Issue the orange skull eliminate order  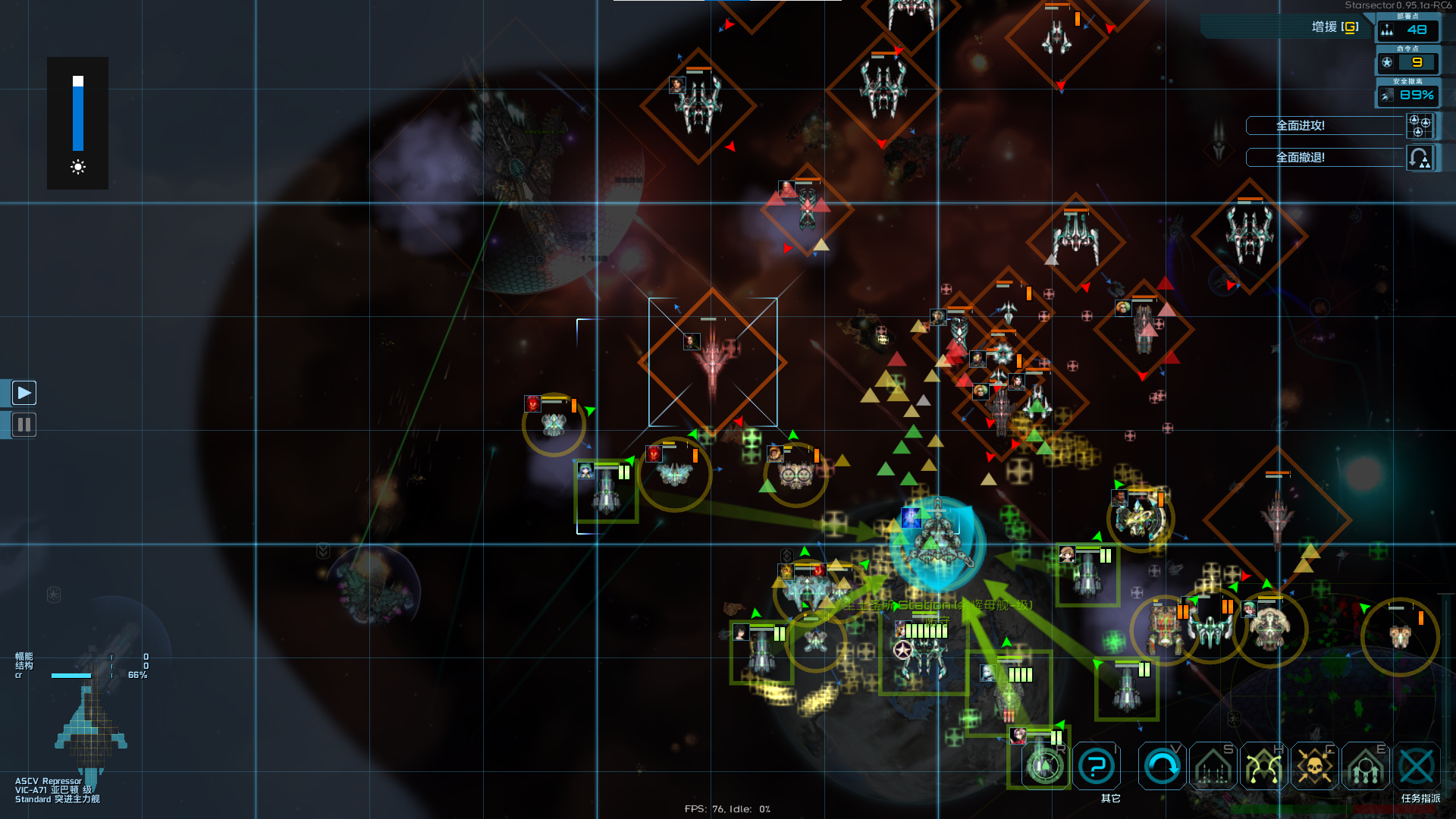tap(1314, 767)
